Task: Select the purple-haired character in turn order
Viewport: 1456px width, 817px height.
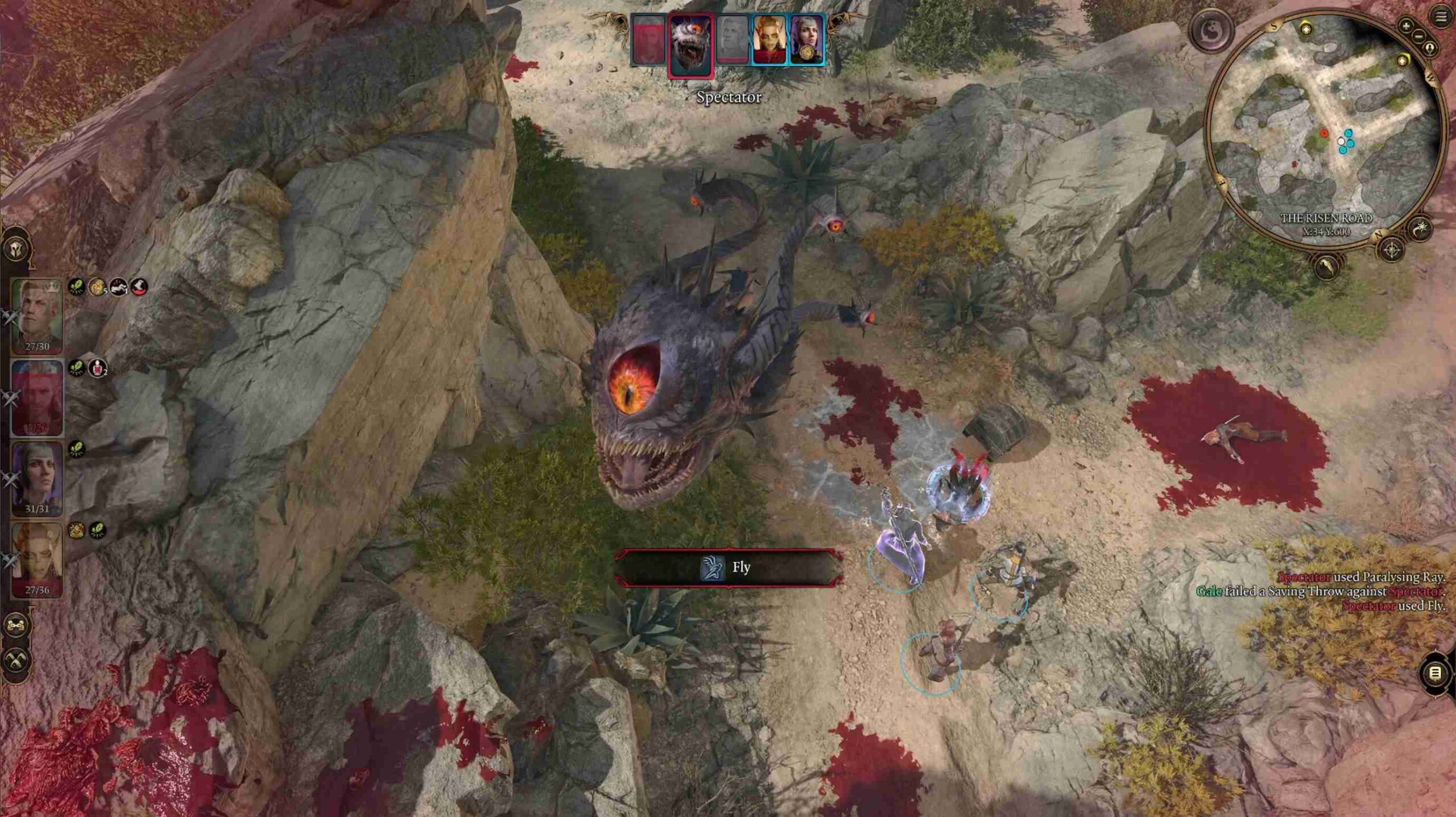Action: [x=806, y=40]
